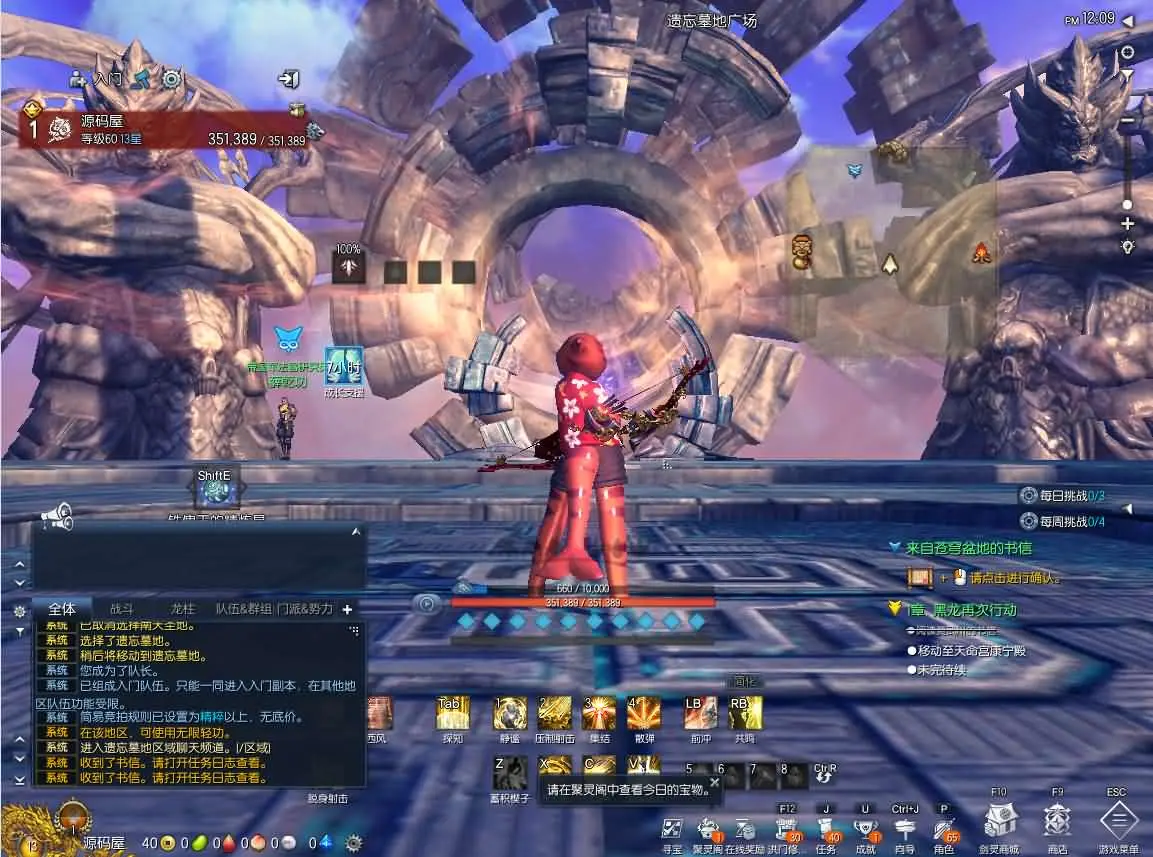
Task: Activate the 散弹 skill icon
Action: click(x=644, y=713)
